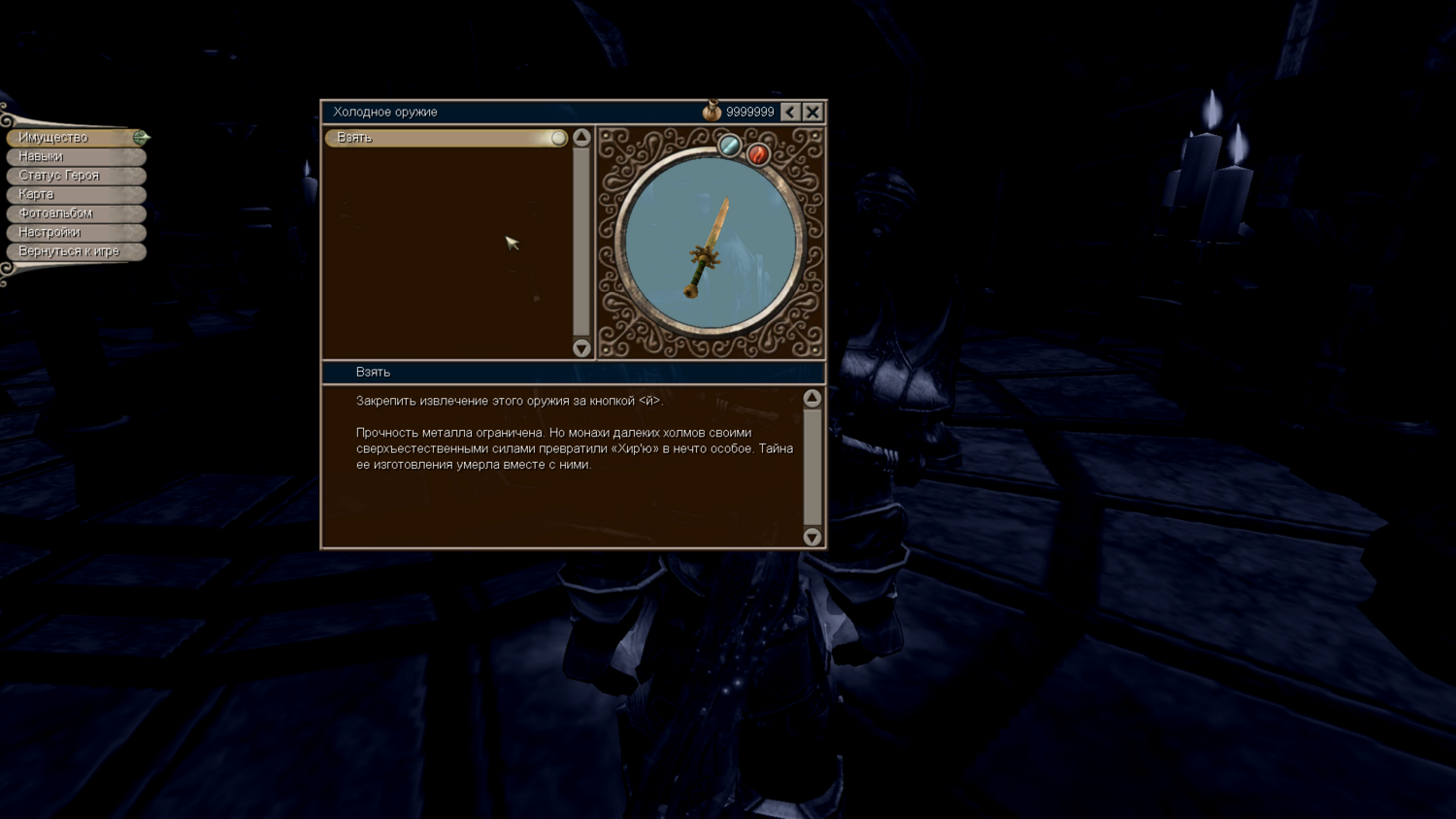1456x819 pixels.
Task: Click the description panel's scroll-up arrow
Action: click(812, 398)
